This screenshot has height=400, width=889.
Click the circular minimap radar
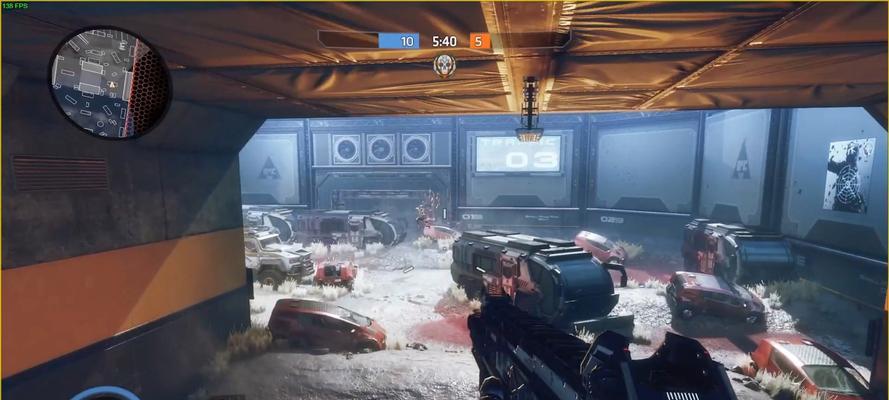coord(109,81)
